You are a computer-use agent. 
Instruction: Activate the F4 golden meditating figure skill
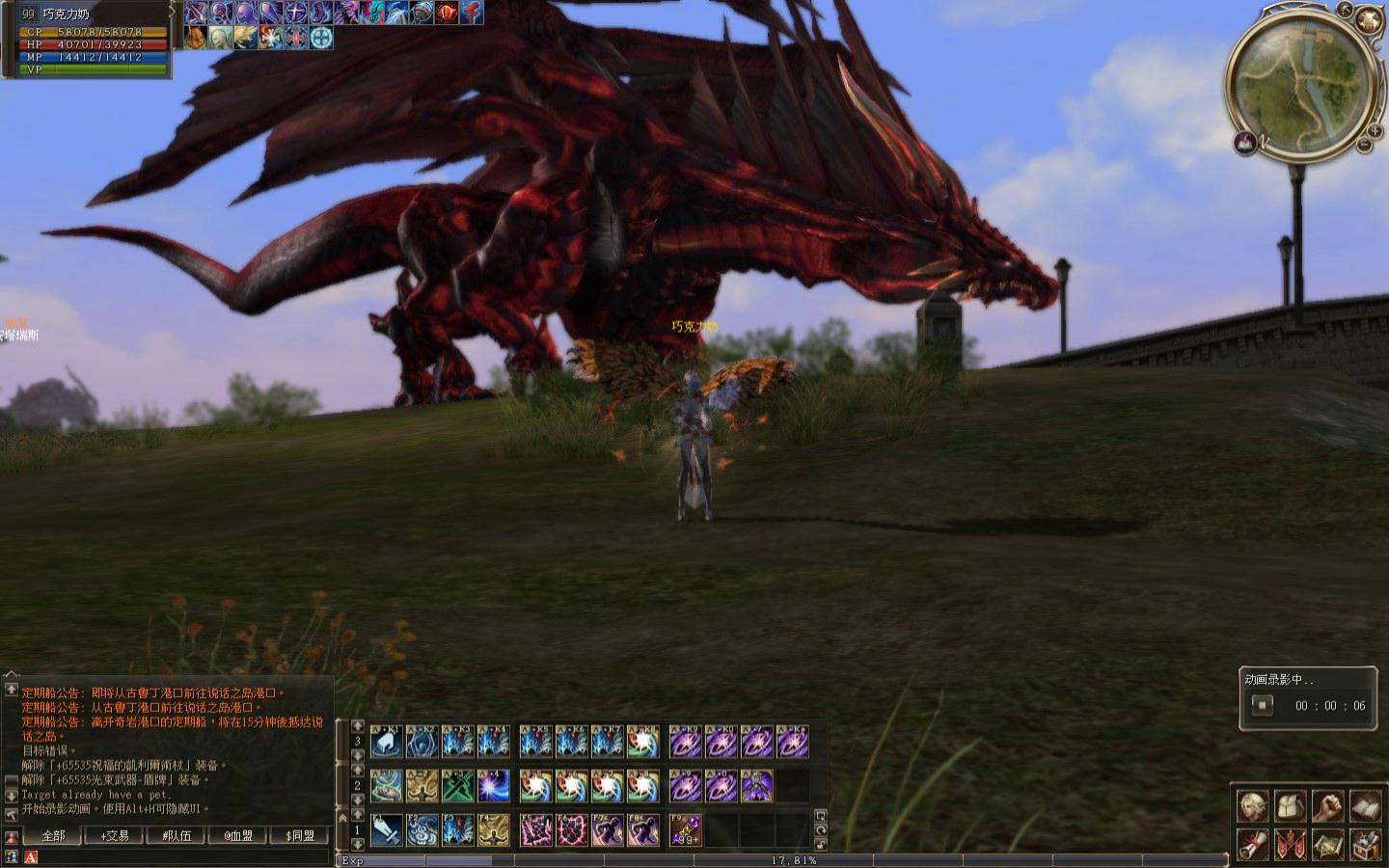click(494, 829)
